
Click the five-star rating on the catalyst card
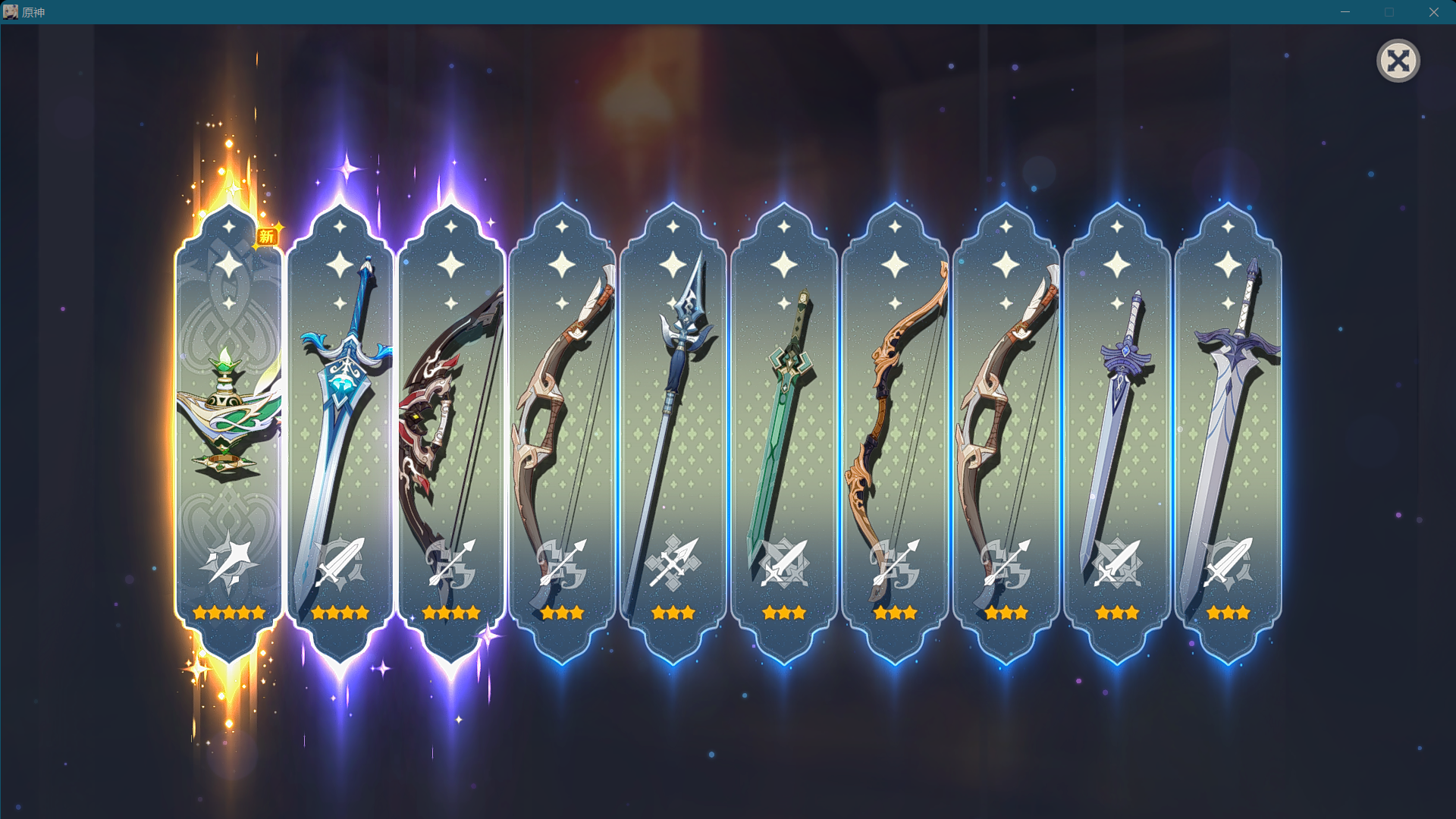227,612
